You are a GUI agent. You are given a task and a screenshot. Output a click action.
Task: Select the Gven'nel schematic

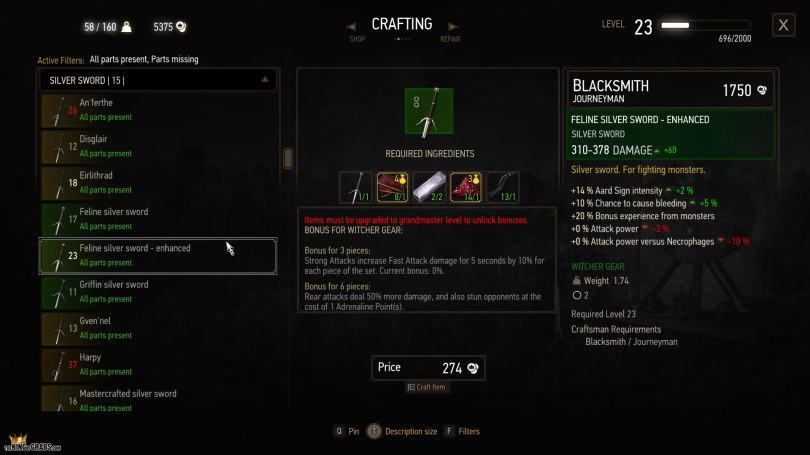(158, 328)
